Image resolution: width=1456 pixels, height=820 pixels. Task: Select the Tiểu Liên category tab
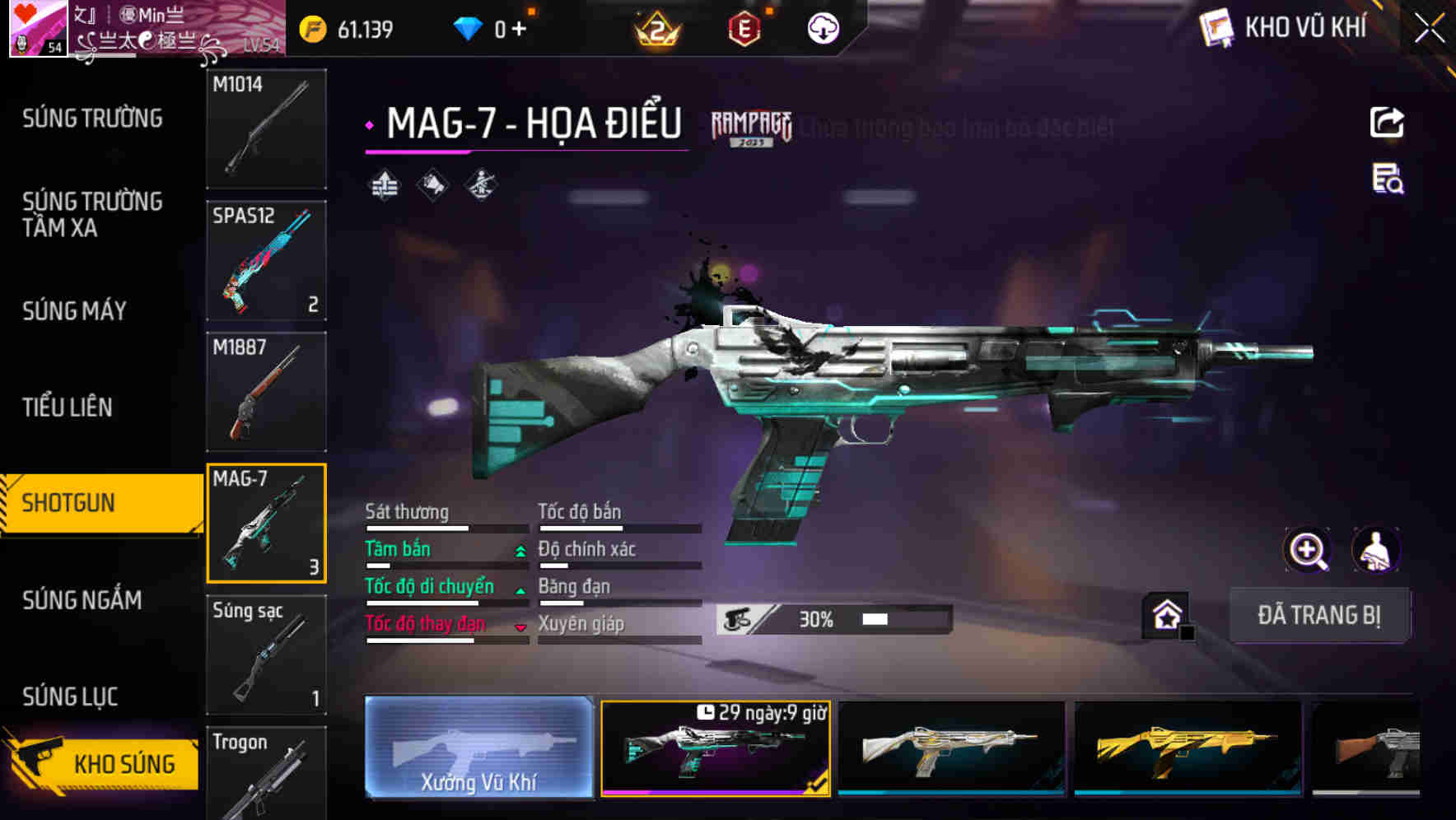68,408
